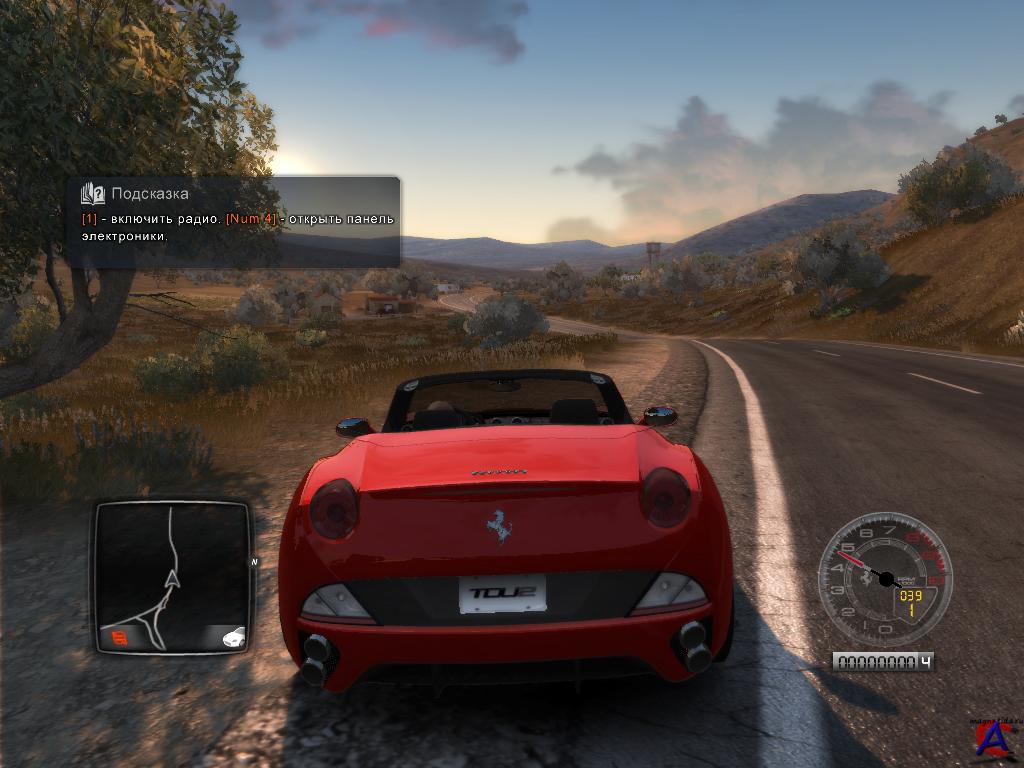The image size is (1024, 768).
Task: Click the player arrow marker on the minimap
Action: click(x=172, y=577)
